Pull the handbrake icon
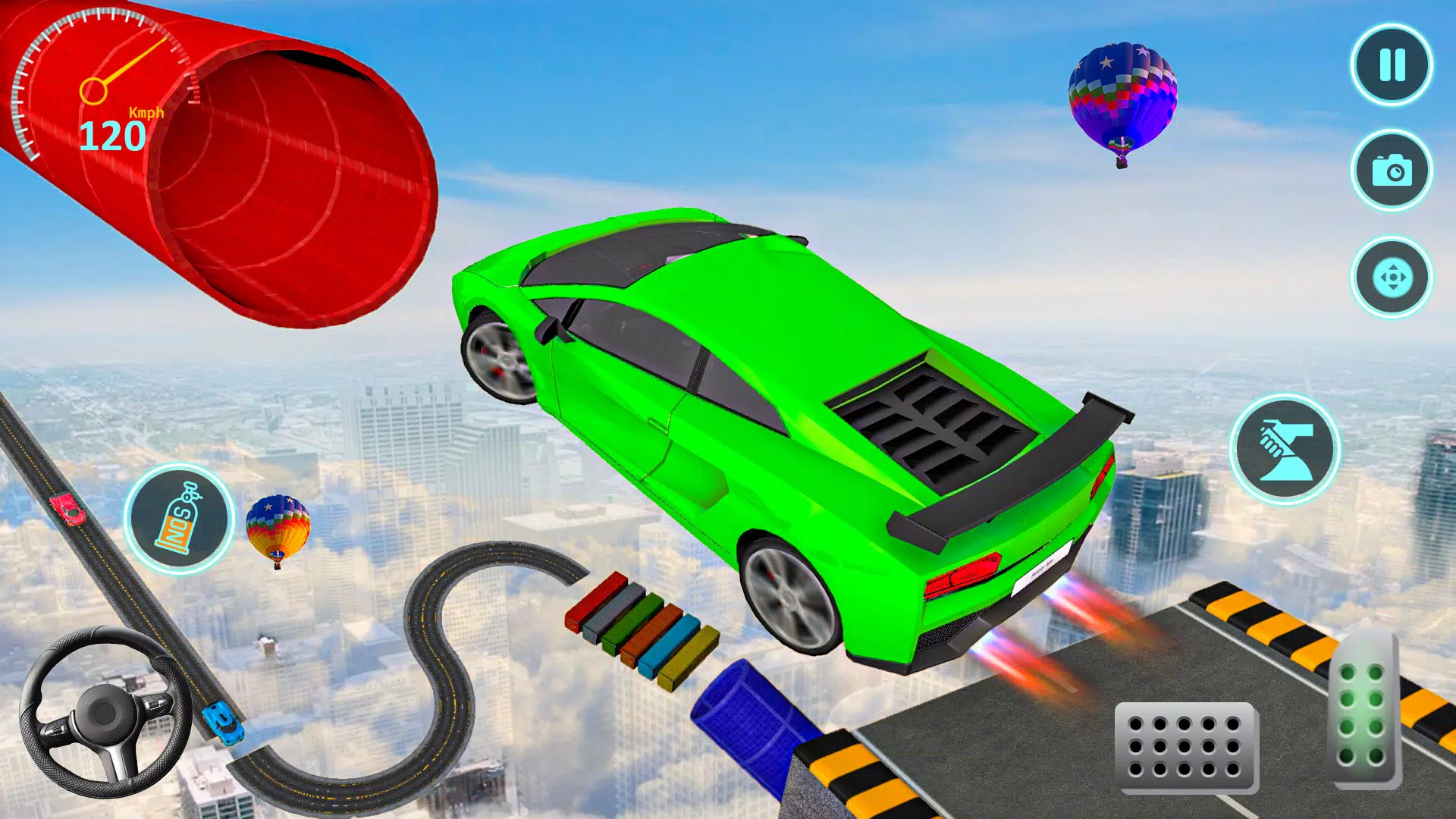Screen dimensions: 1456x819 pos(1289,450)
